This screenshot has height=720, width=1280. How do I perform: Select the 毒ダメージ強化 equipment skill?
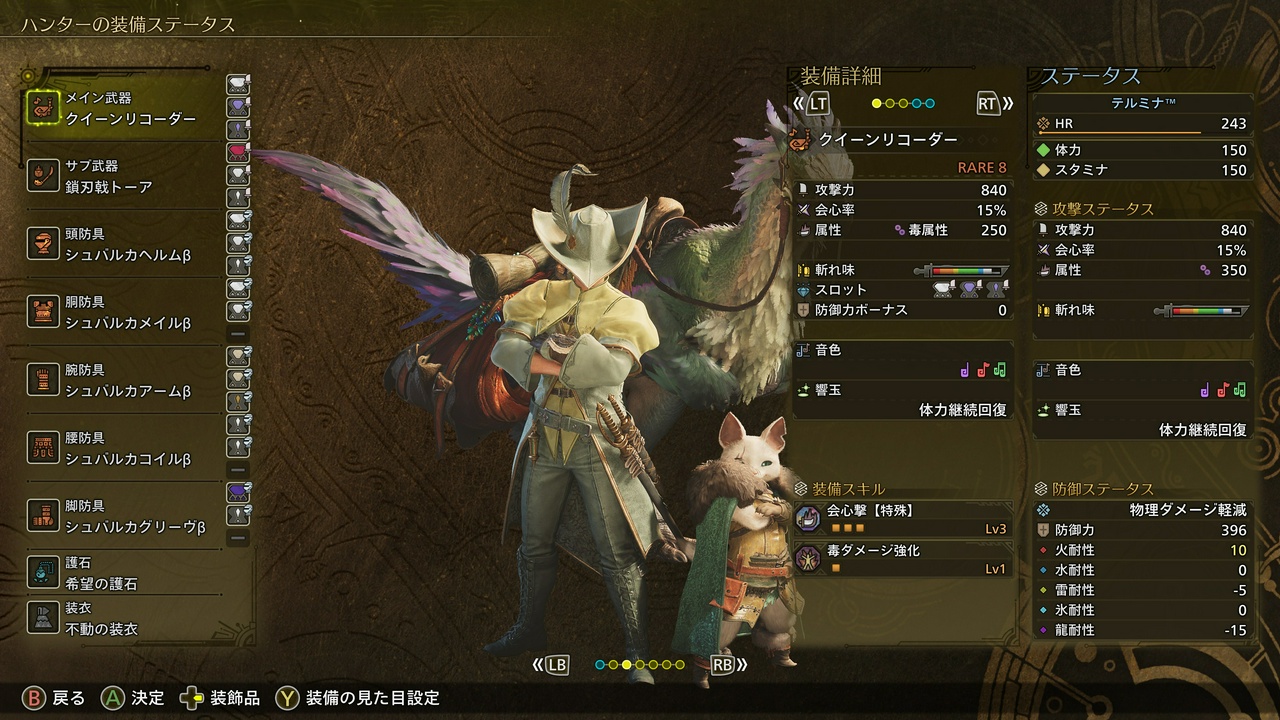[x=902, y=559]
